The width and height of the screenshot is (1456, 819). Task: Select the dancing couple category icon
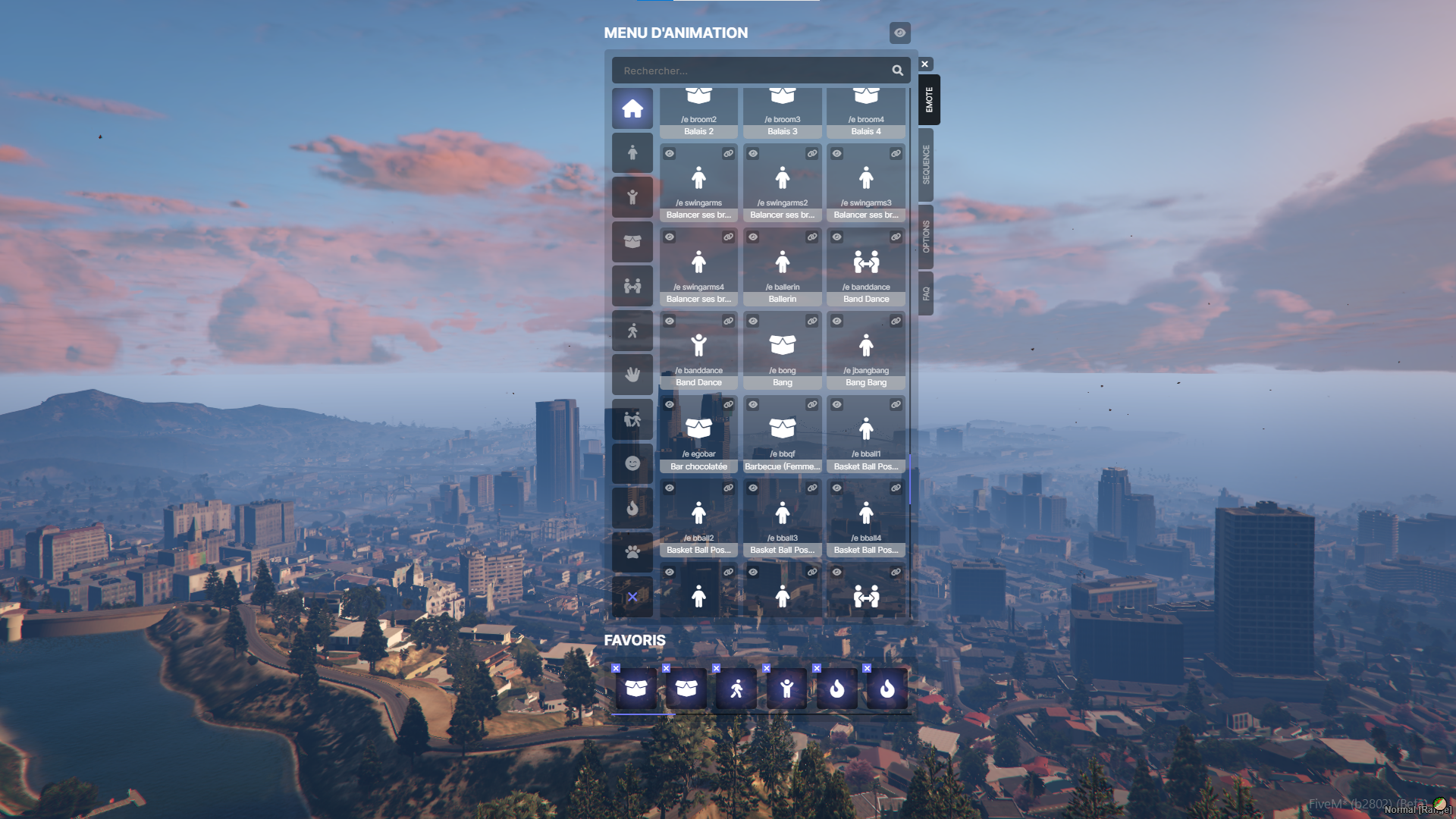632,419
